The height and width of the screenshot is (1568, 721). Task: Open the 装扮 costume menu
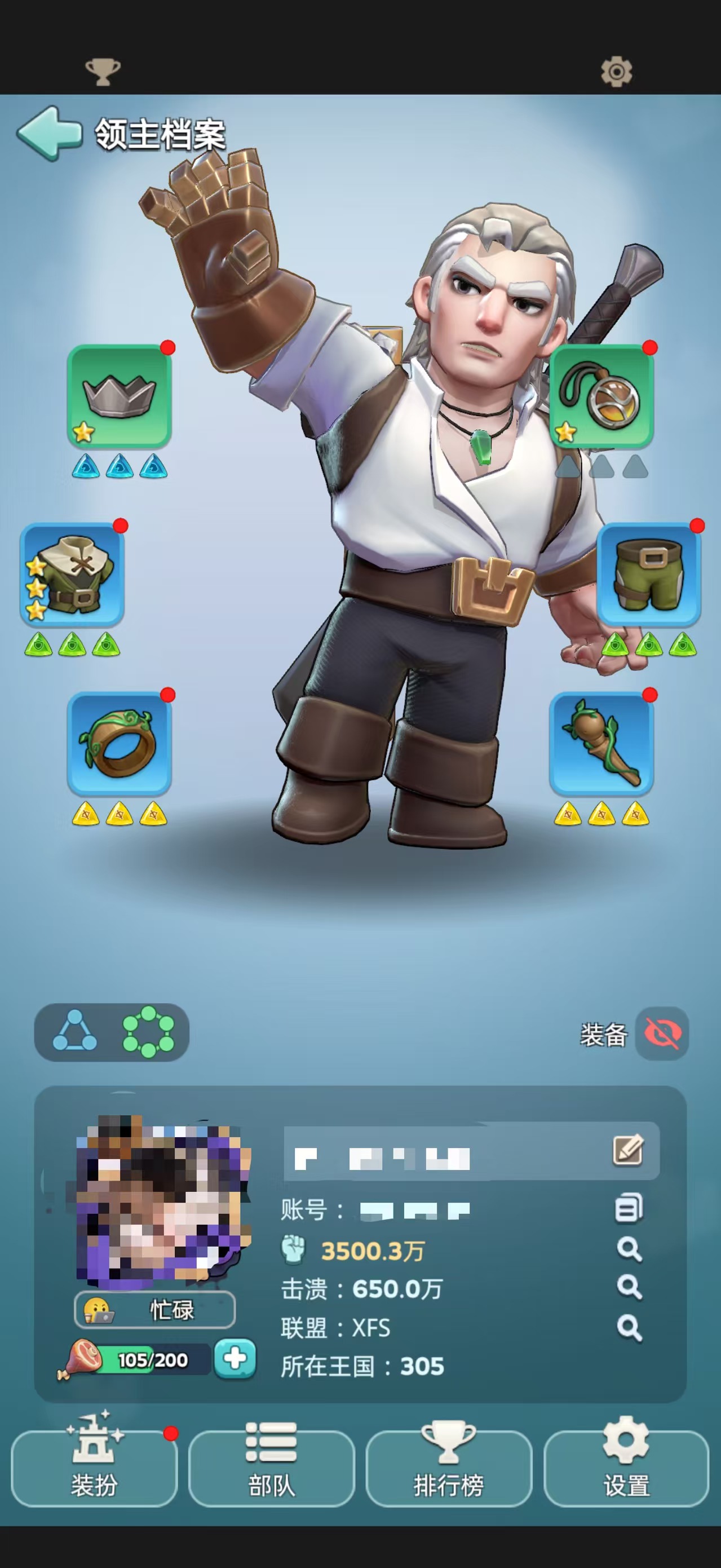[x=94, y=1468]
